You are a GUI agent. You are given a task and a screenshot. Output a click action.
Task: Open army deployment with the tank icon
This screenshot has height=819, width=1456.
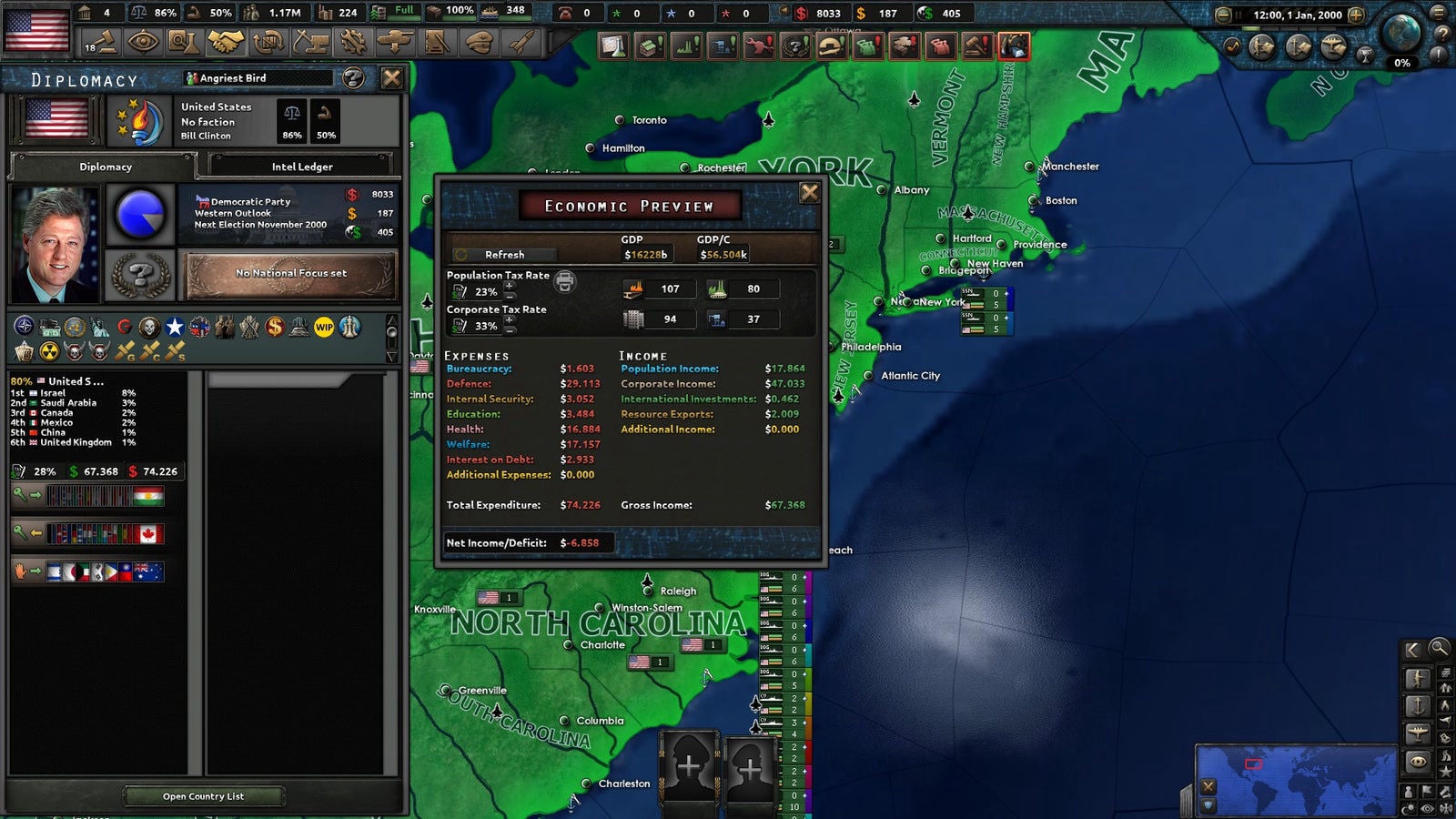pyautogui.click(x=395, y=41)
